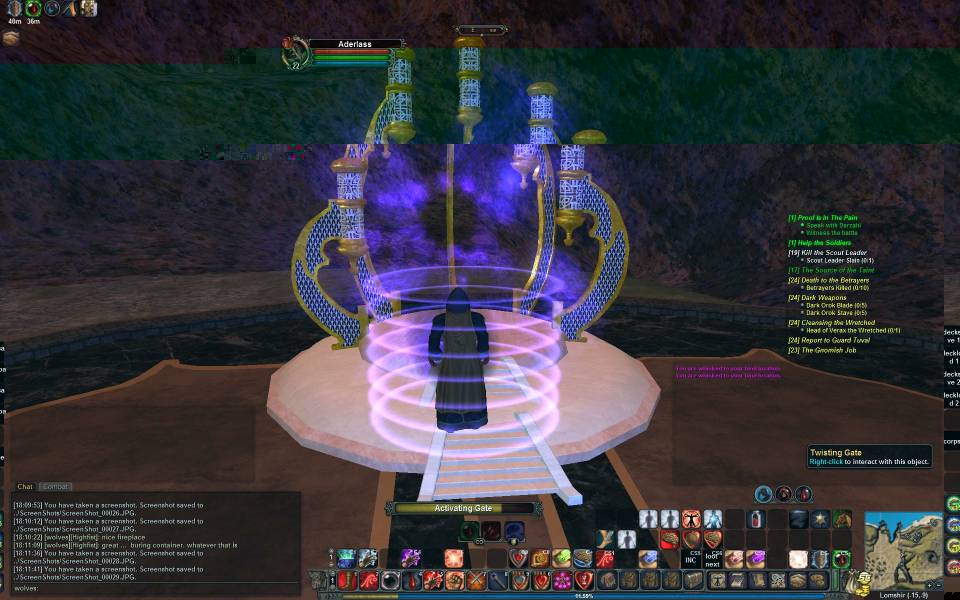960x600 pixels.
Task: Open The Gromish Job quest entry
Action: (827, 350)
